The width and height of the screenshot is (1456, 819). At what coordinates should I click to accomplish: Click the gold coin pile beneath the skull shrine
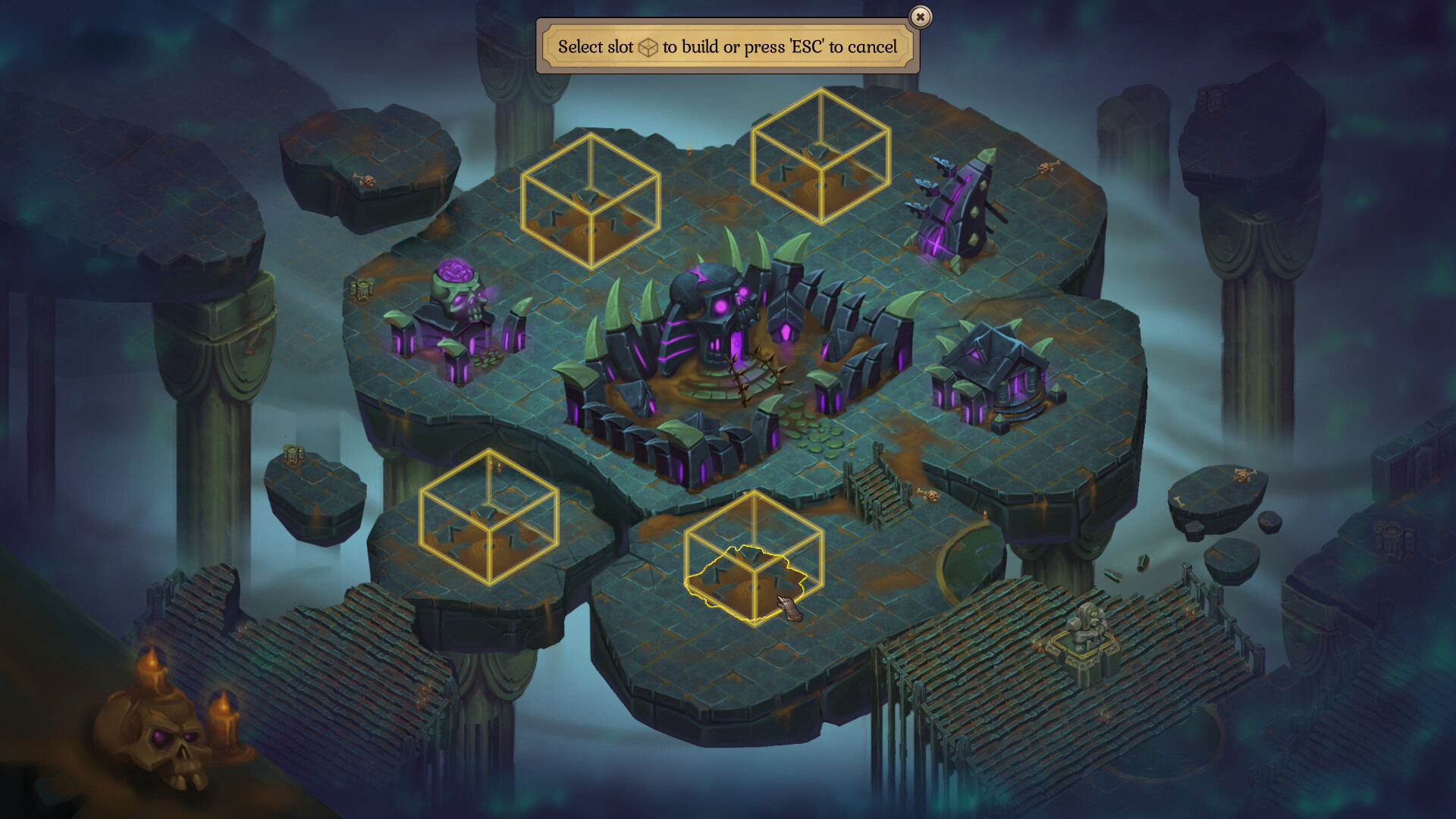tap(489, 358)
